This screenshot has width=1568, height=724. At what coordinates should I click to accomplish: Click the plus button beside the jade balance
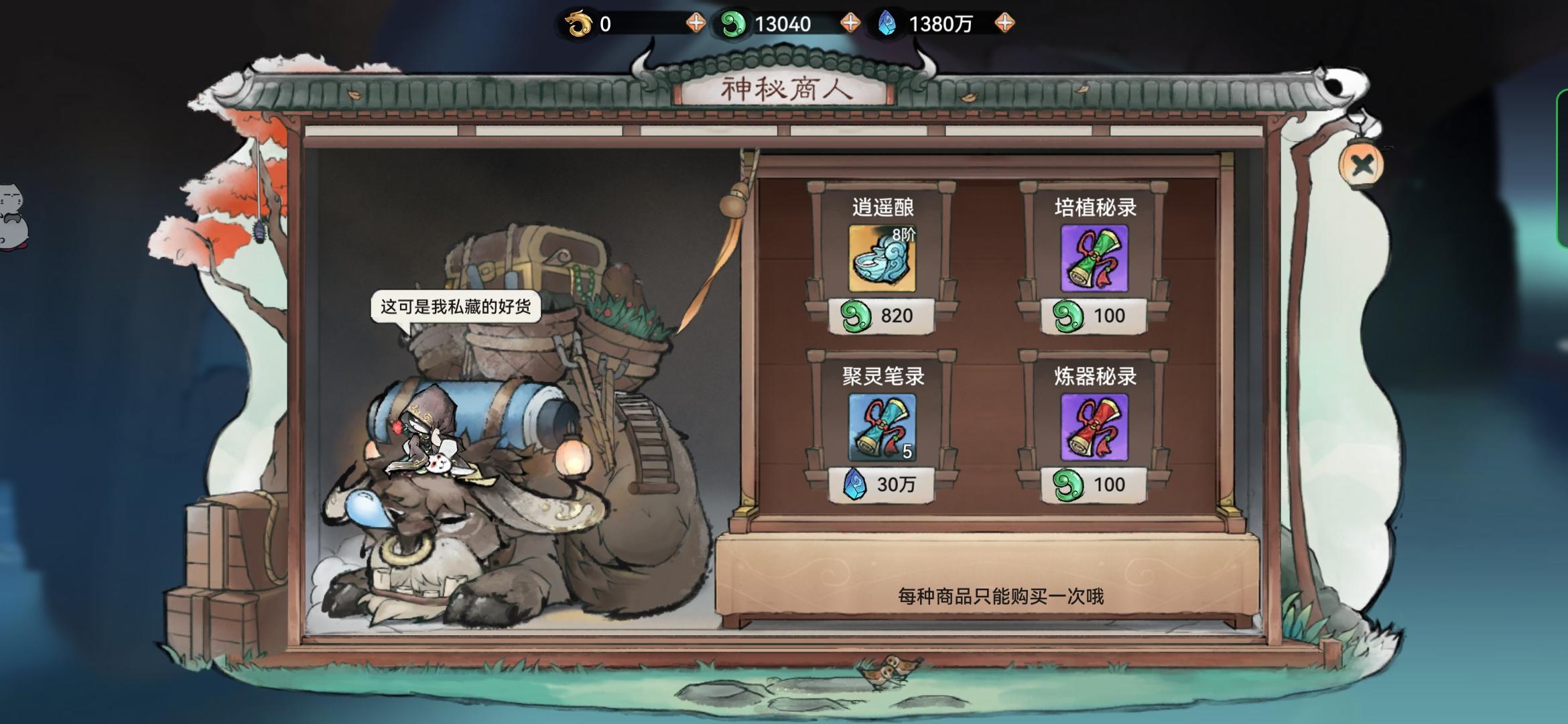coord(851,21)
